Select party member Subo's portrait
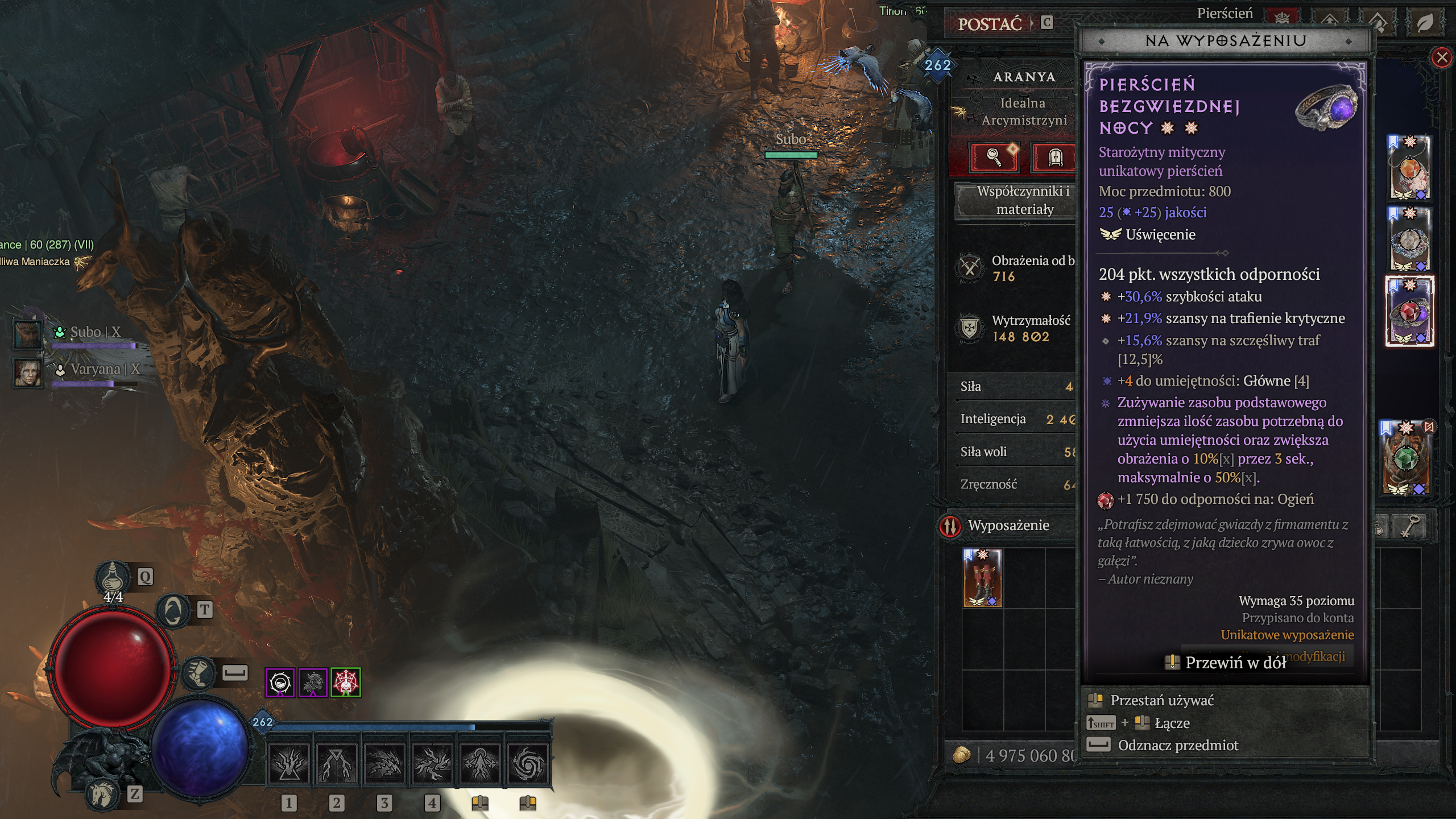The height and width of the screenshot is (819, 1456). 27,334
